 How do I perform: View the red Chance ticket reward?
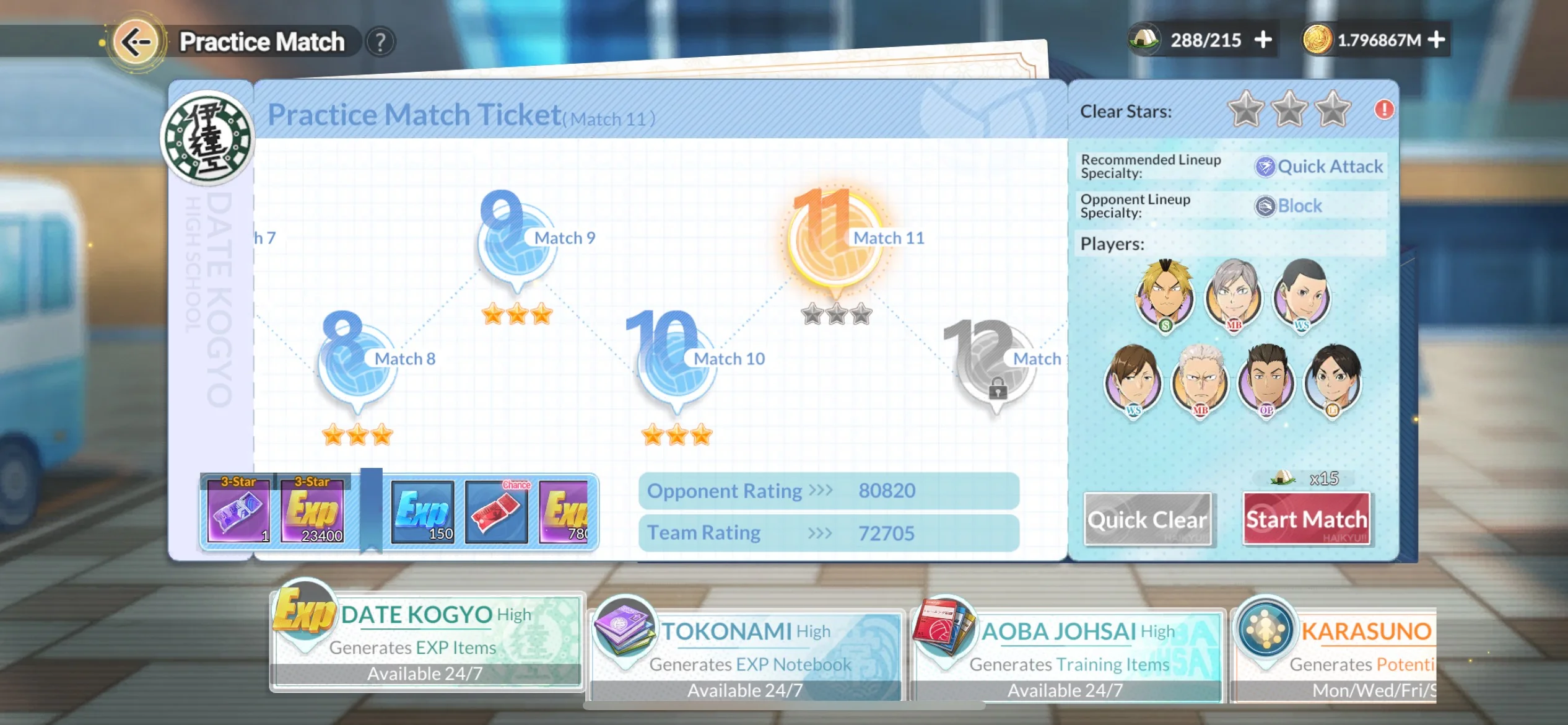(x=497, y=512)
